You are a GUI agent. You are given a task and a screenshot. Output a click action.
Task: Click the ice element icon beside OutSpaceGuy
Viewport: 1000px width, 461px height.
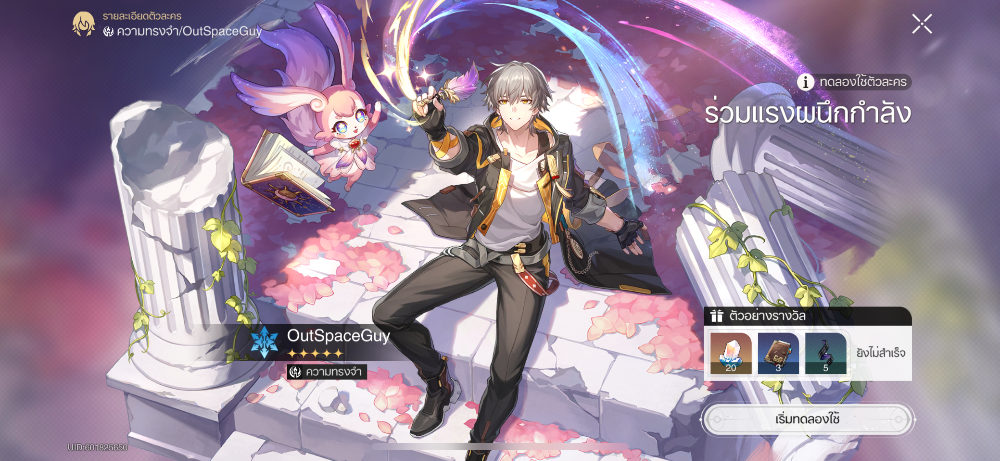(264, 342)
